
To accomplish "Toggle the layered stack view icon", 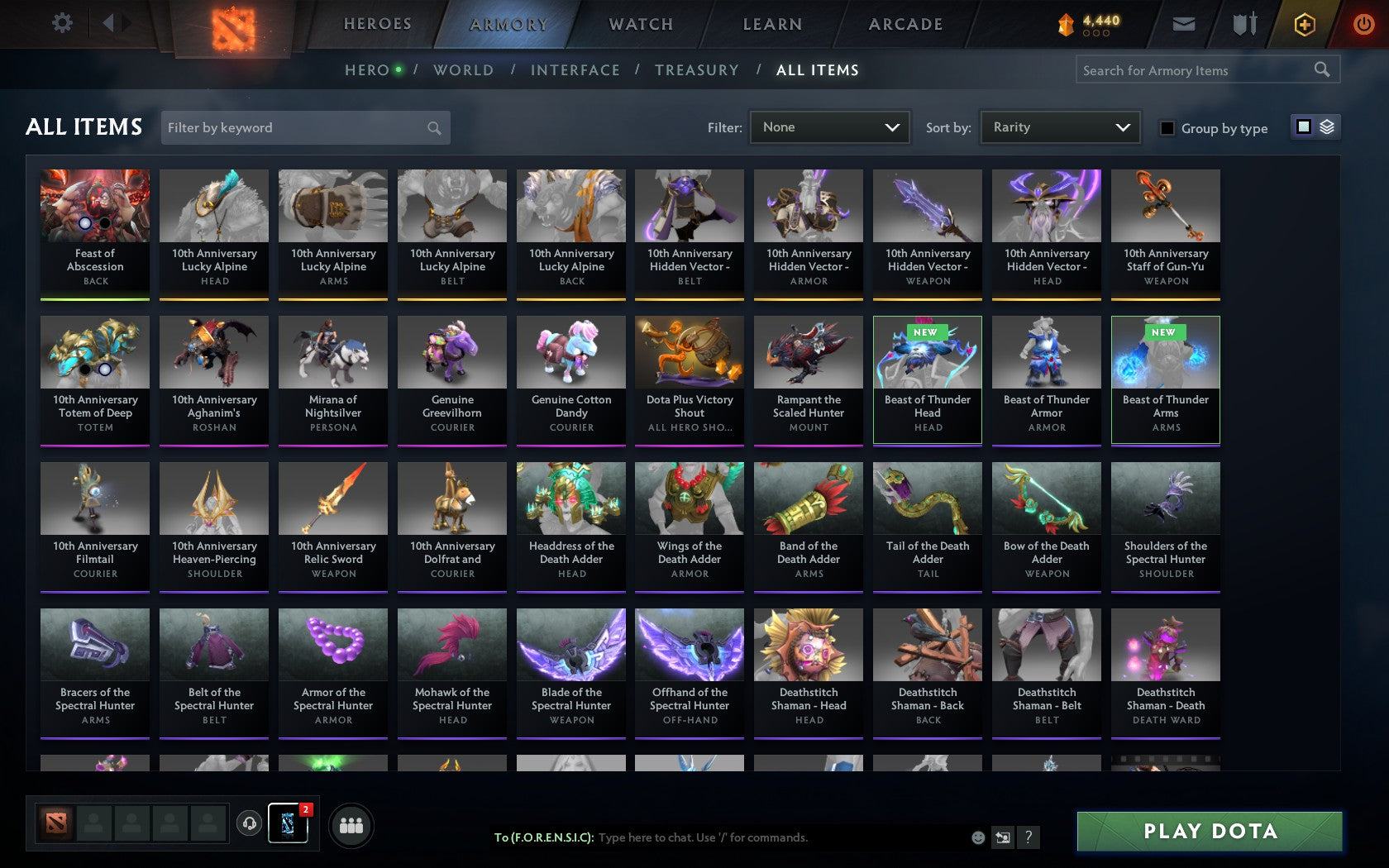I will (x=1327, y=127).
